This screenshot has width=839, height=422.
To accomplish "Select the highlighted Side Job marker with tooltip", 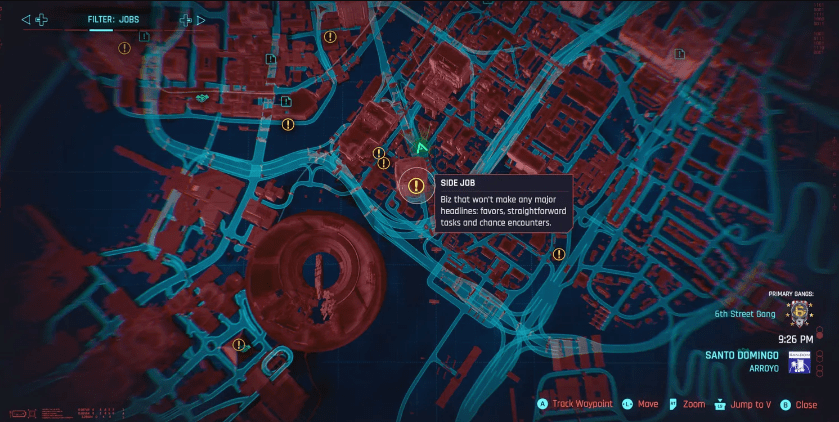I will 416,184.
